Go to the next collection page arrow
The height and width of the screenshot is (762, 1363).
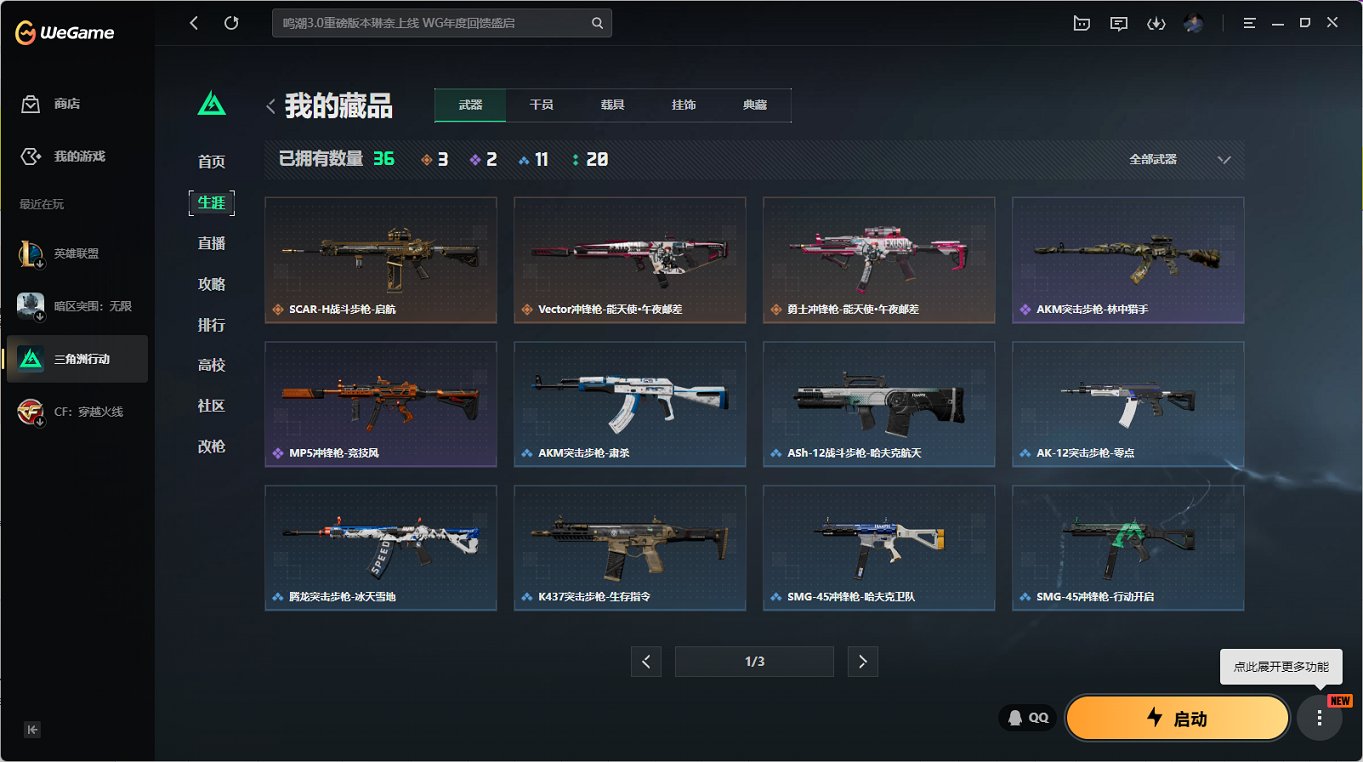[862, 661]
